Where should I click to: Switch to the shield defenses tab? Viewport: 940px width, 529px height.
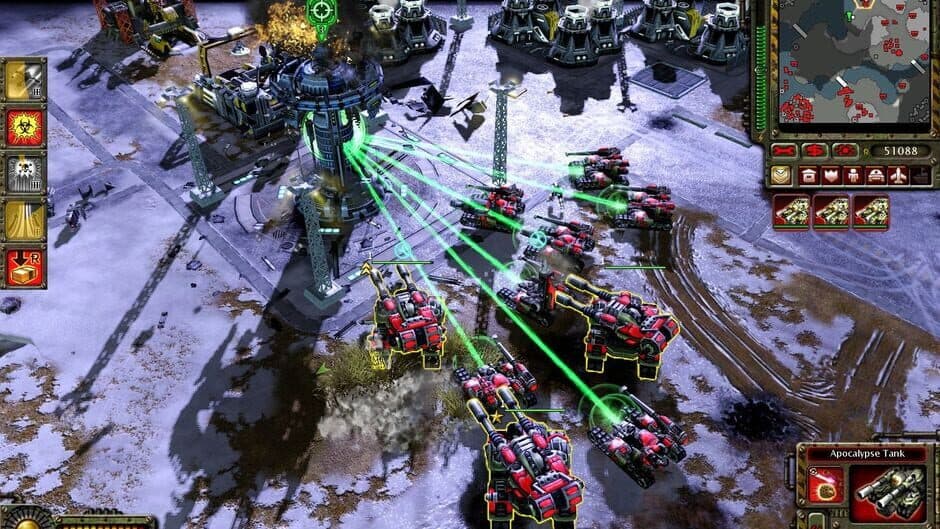click(x=830, y=176)
